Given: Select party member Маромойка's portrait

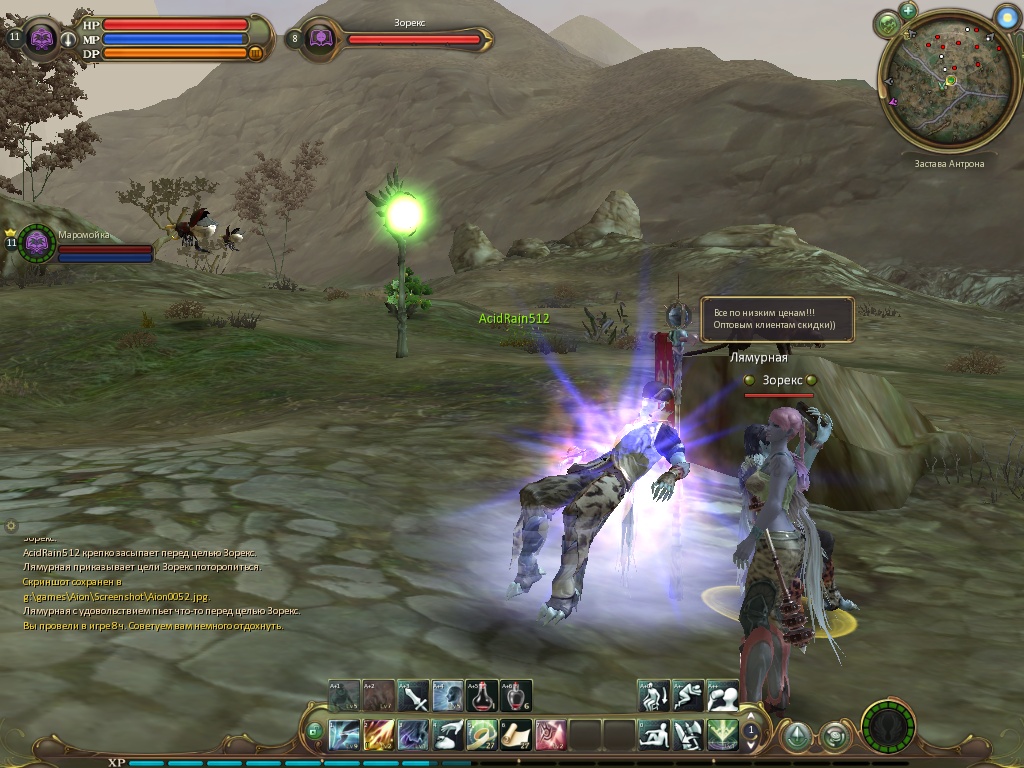Looking at the screenshot, I should pyautogui.click(x=37, y=243).
